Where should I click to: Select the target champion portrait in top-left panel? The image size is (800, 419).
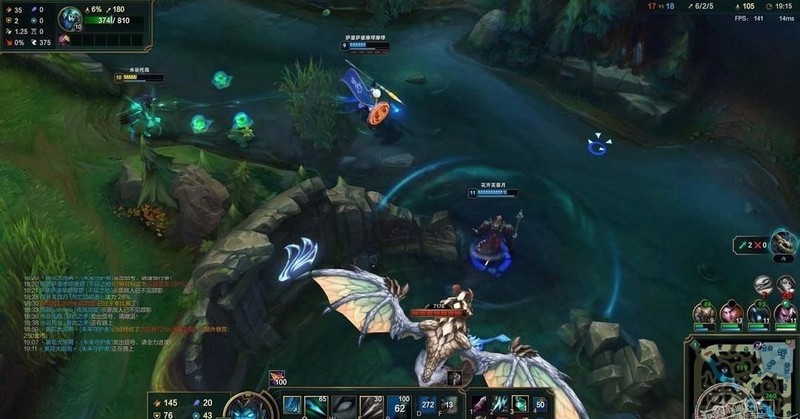(69, 18)
